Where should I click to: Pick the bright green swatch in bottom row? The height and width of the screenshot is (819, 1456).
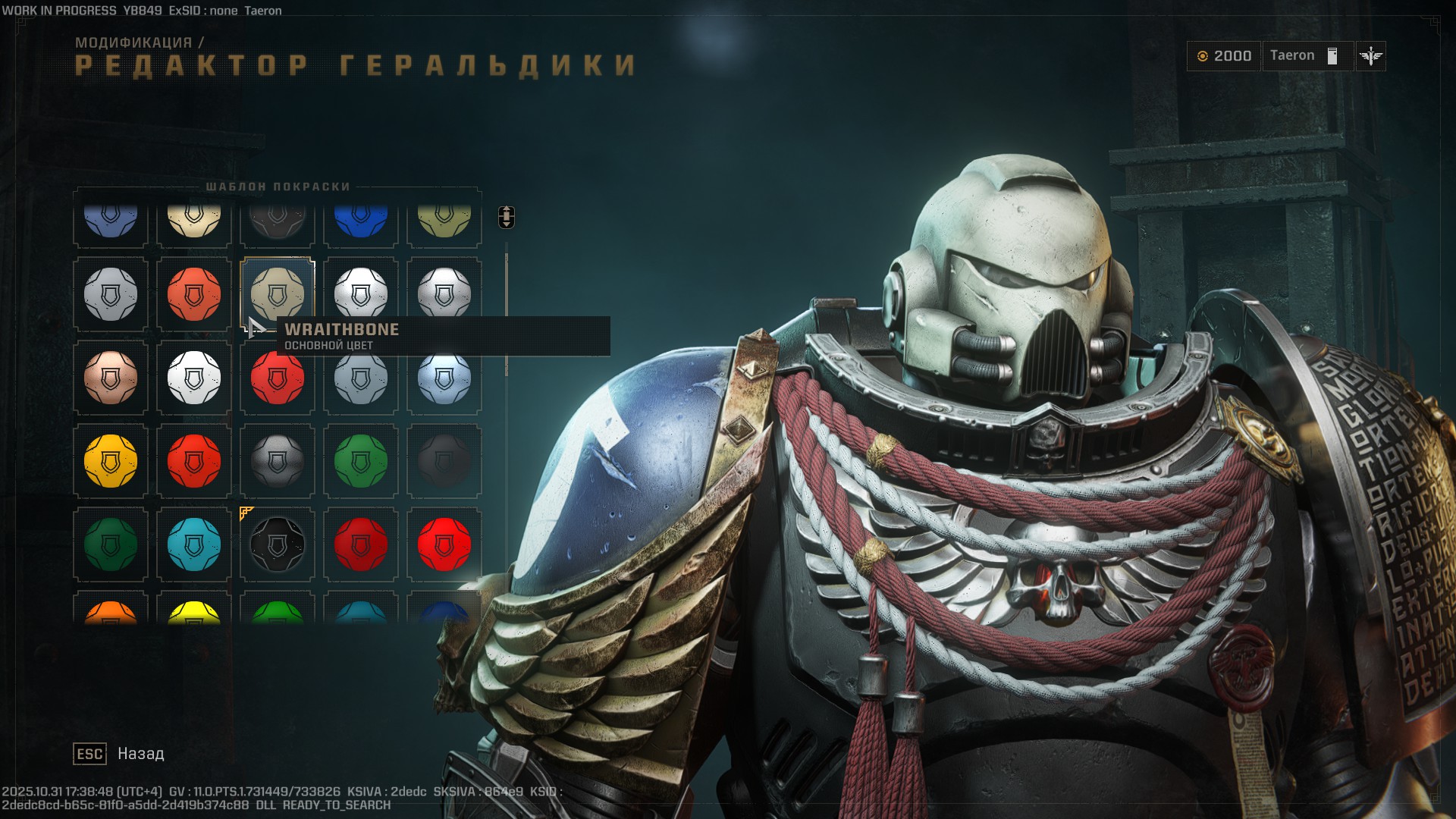pyautogui.click(x=277, y=614)
